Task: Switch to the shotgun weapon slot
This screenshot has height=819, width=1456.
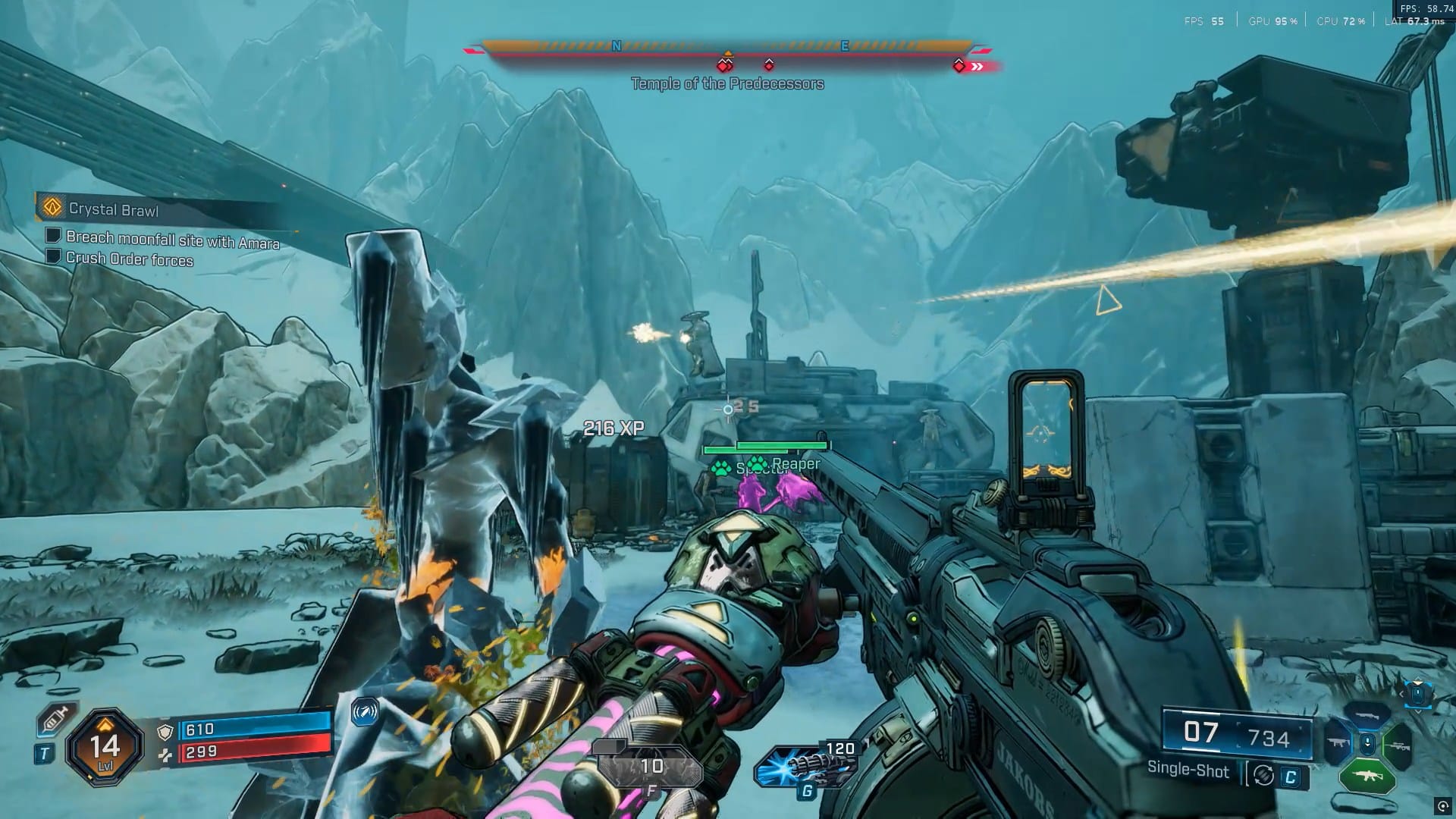Action: 1367,715
